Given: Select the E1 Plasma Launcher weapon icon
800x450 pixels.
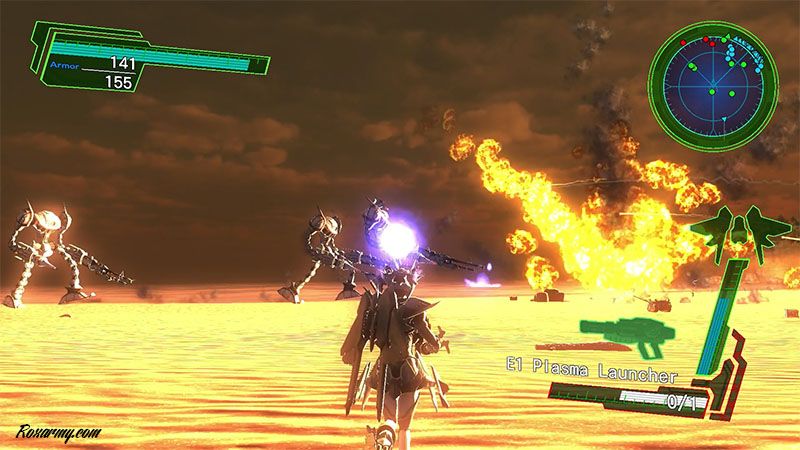Looking at the screenshot, I should click(628, 335).
